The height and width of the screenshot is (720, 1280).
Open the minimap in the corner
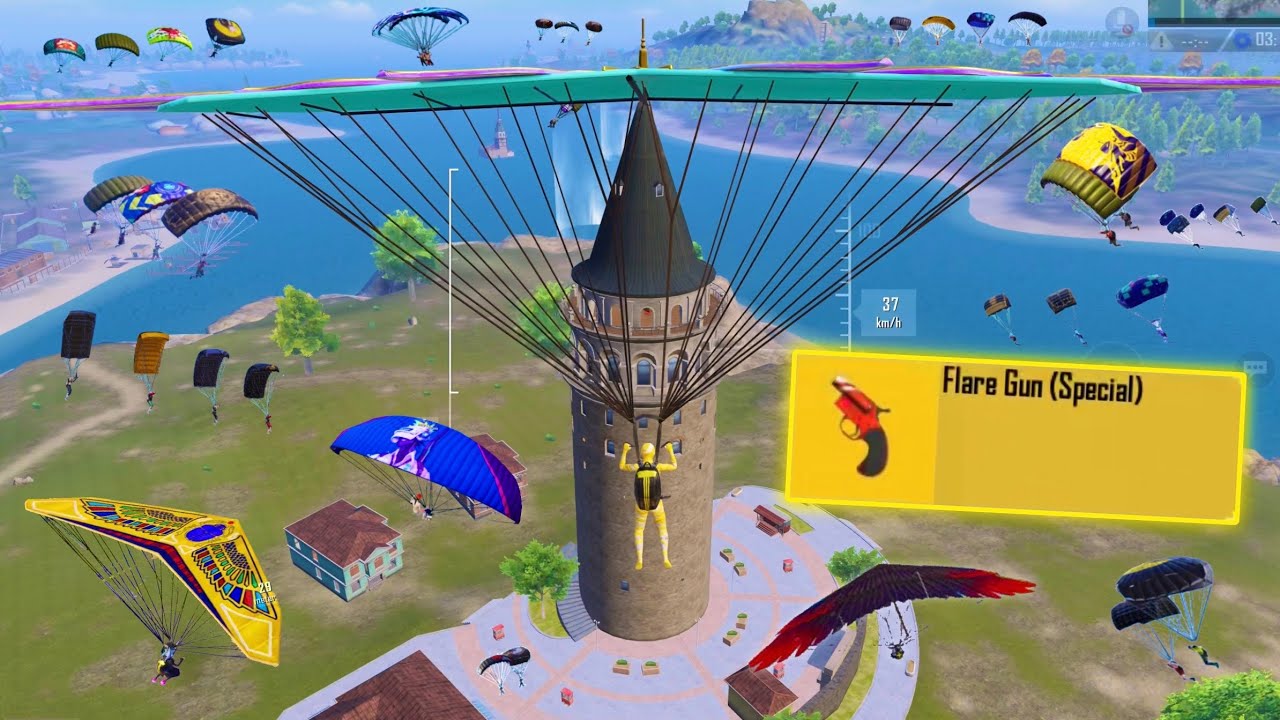click(1214, 12)
